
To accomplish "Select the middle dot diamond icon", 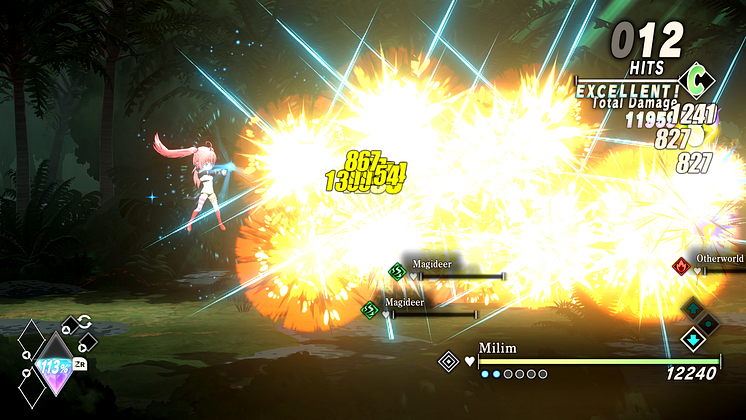I will pyautogui.click(x=708, y=323).
